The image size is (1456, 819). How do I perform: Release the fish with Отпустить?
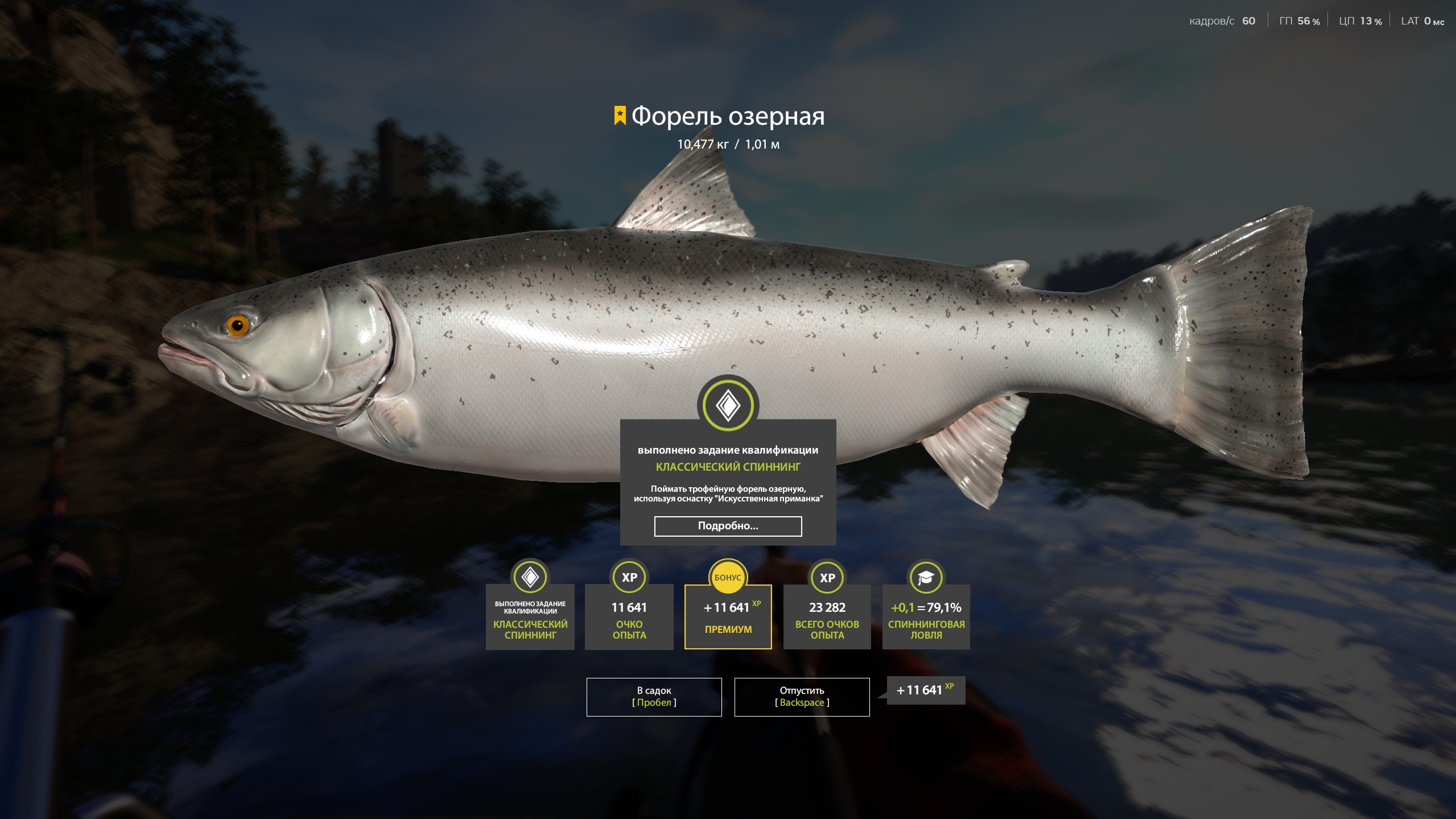801,697
